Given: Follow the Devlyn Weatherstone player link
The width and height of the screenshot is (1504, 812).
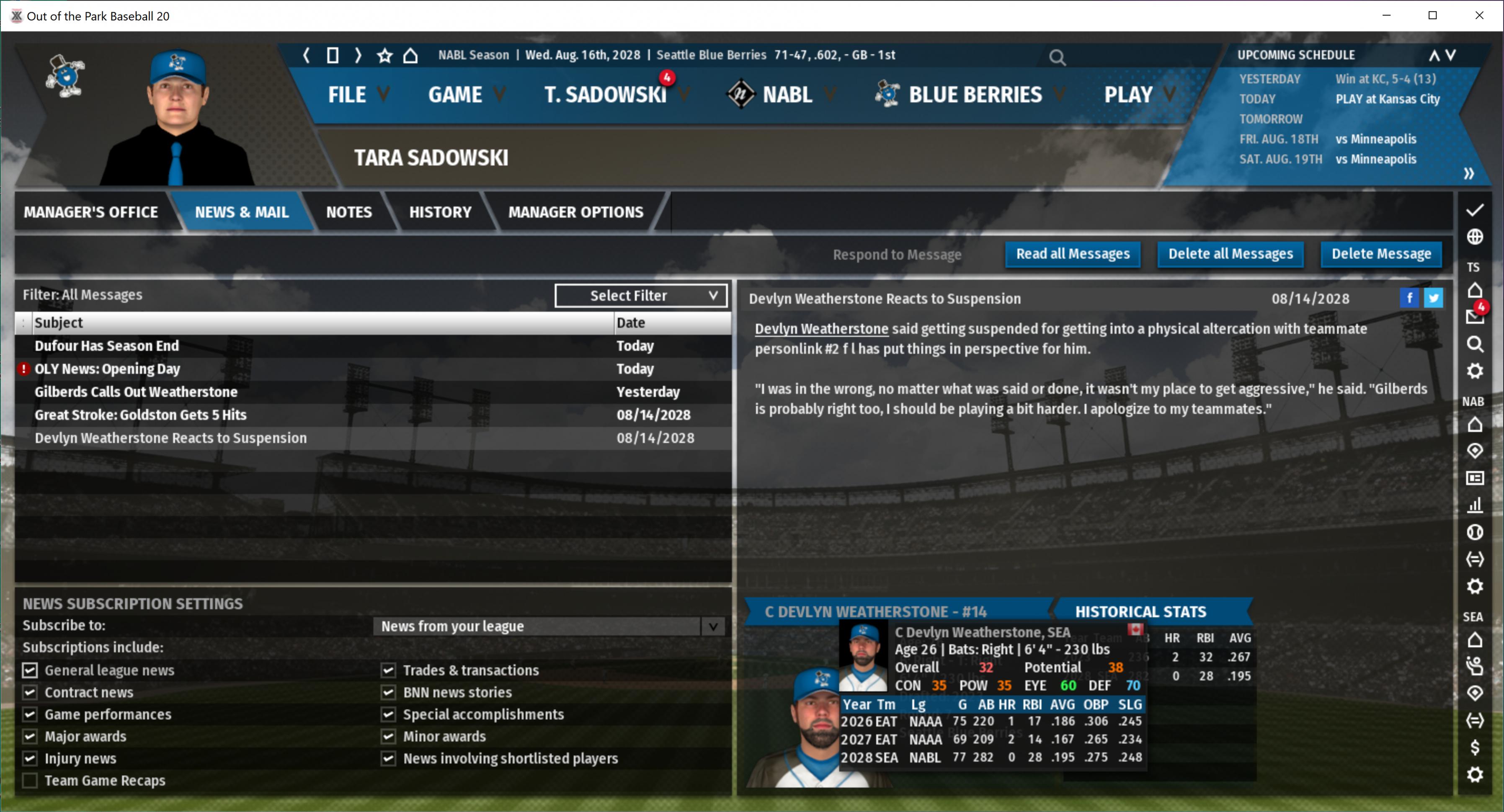Looking at the screenshot, I should click(x=821, y=329).
